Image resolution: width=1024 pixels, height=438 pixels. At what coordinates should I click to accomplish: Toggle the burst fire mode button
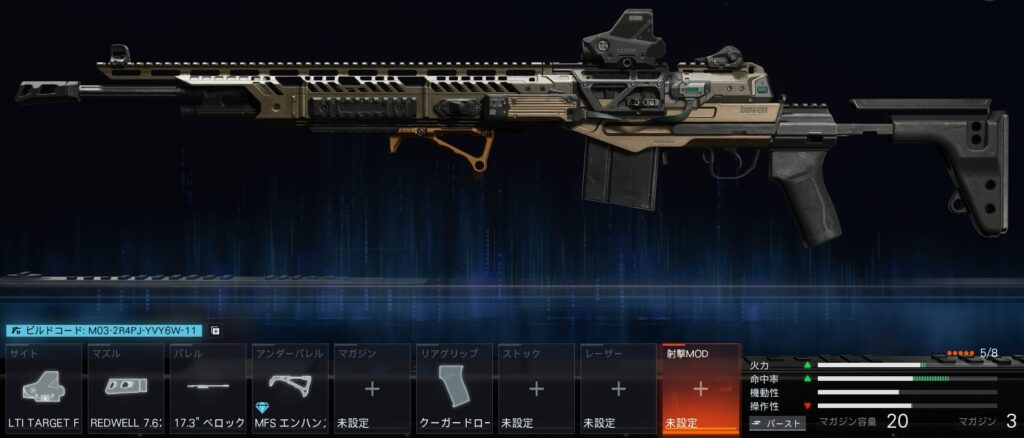(x=777, y=424)
